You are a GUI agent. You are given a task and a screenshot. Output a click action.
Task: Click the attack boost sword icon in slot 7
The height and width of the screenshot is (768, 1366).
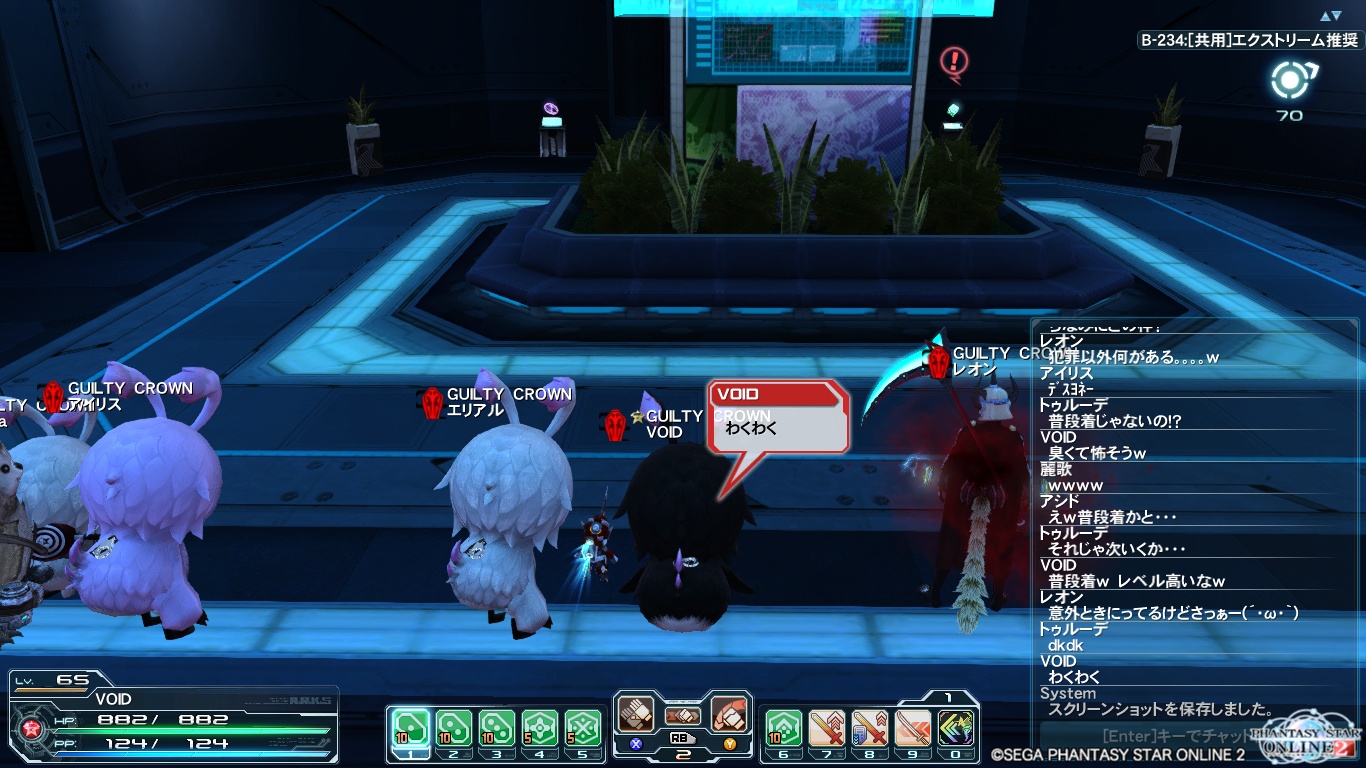(826, 728)
